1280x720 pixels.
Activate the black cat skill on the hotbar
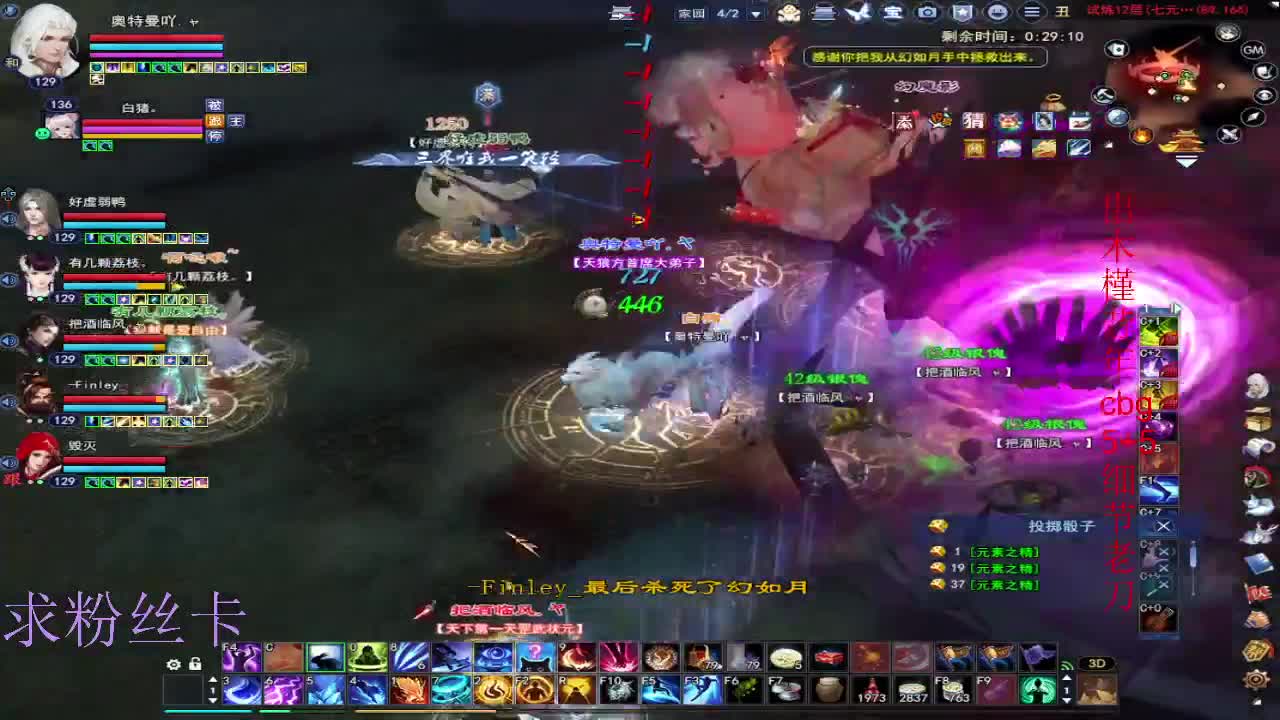pyautogui.click(x=535, y=658)
